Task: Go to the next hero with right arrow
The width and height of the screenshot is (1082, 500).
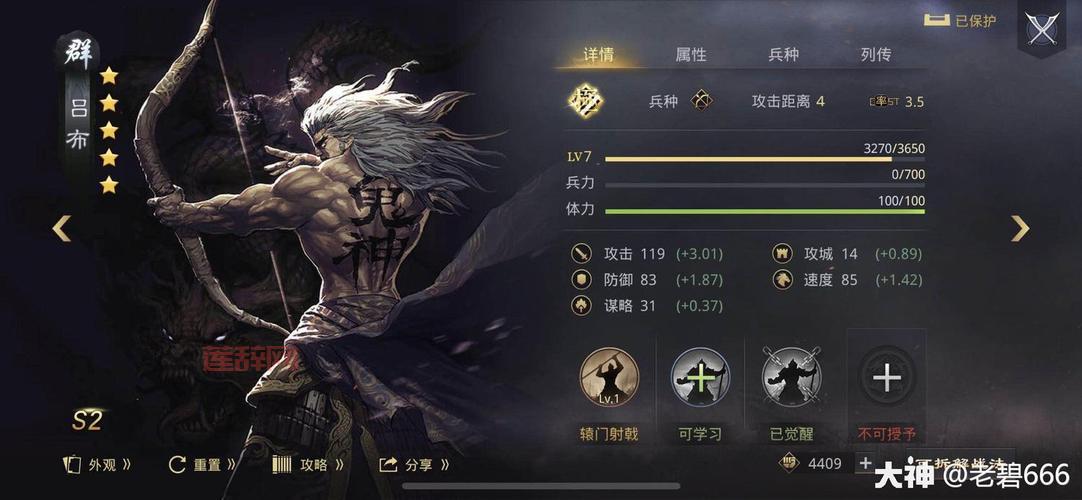Action: pyautogui.click(x=1019, y=229)
